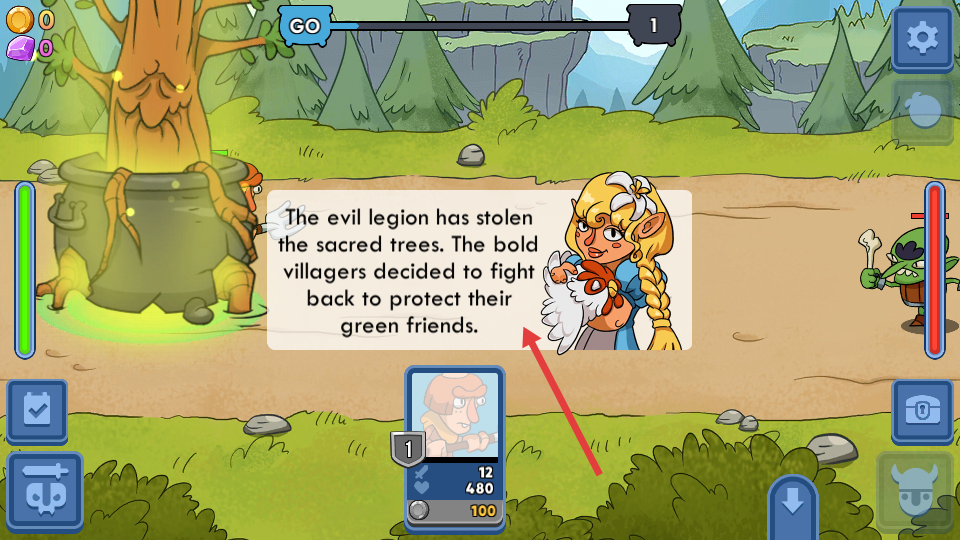Click the GO wave start badge

tap(304, 26)
